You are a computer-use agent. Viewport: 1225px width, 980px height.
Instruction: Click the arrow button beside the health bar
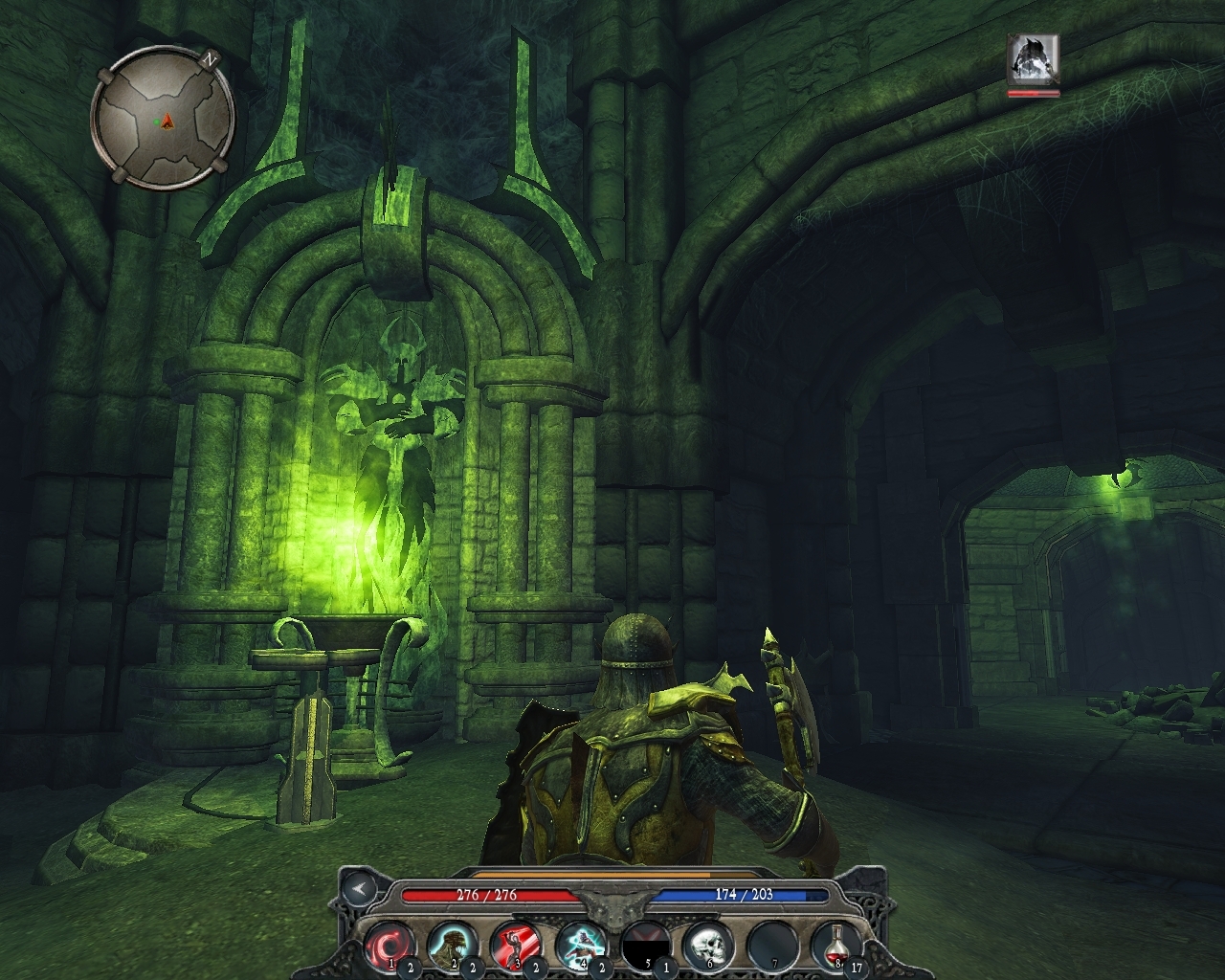(x=360, y=889)
